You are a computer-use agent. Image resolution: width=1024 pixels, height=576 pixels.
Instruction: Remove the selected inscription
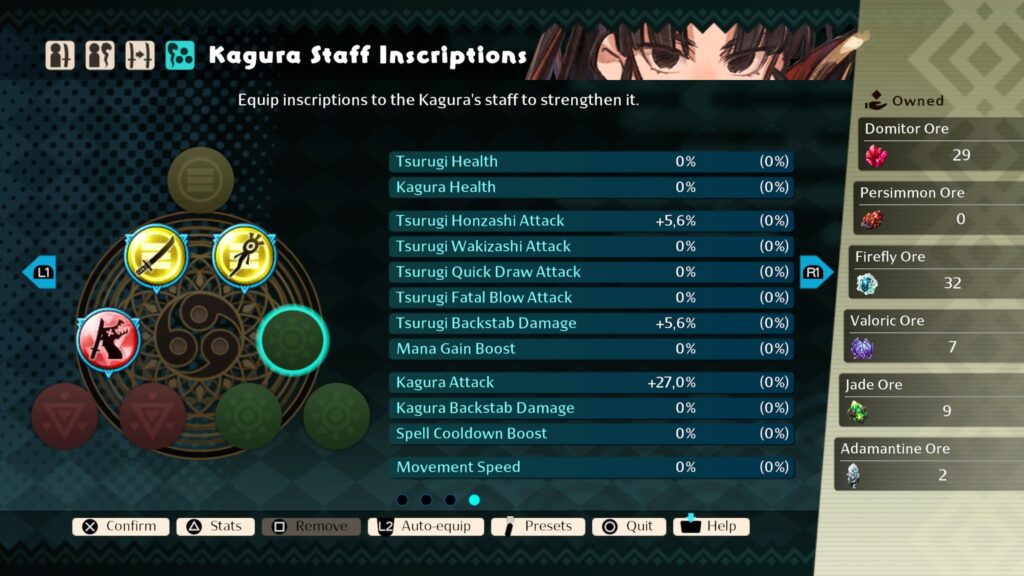[311, 526]
